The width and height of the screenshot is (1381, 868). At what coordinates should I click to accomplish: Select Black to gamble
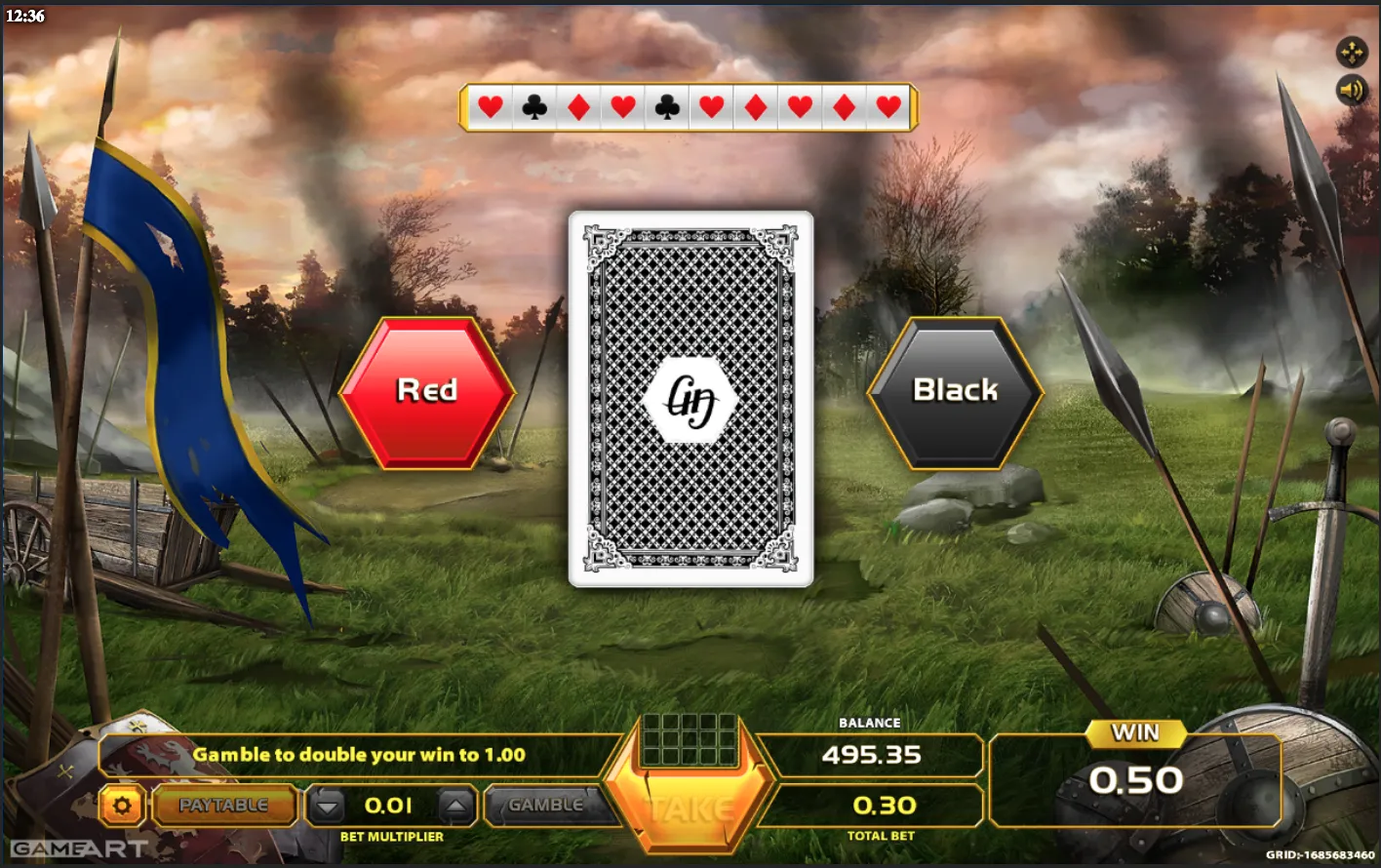click(x=954, y=390)
